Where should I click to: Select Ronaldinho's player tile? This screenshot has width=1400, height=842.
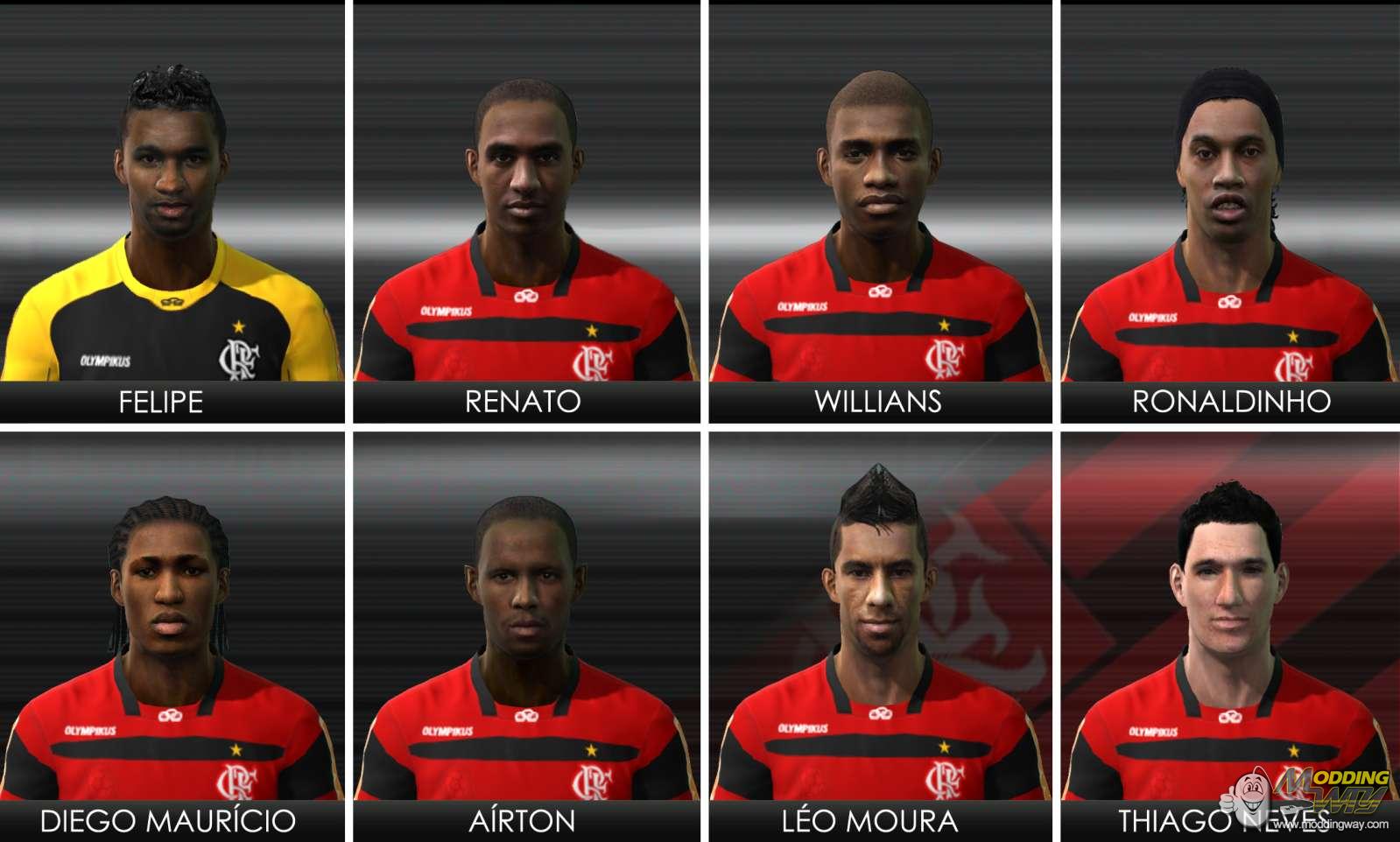click(x=1230, y=210)
